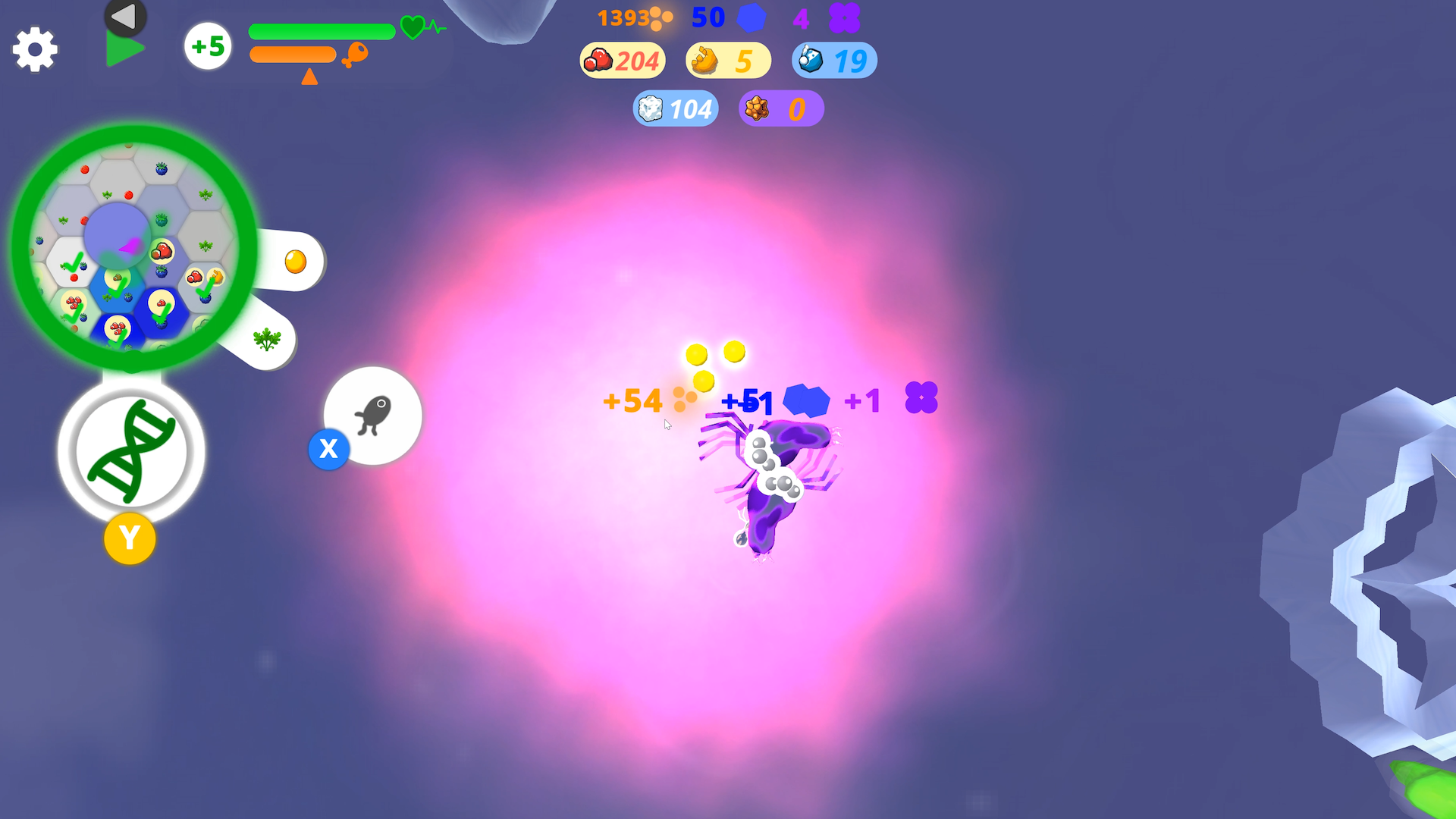This screenshot has width=1456, height=819.
Task: Click the +5 badge button
Action: pyautogui.click(x=208, y=45)
